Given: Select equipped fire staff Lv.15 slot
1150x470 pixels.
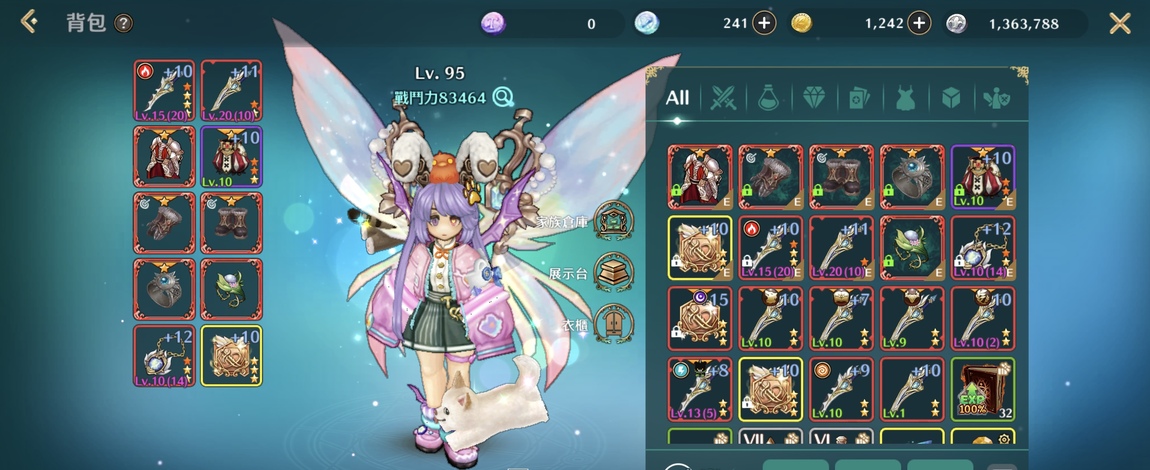Looking at the screenshot, I should click(x=164, y=91).
